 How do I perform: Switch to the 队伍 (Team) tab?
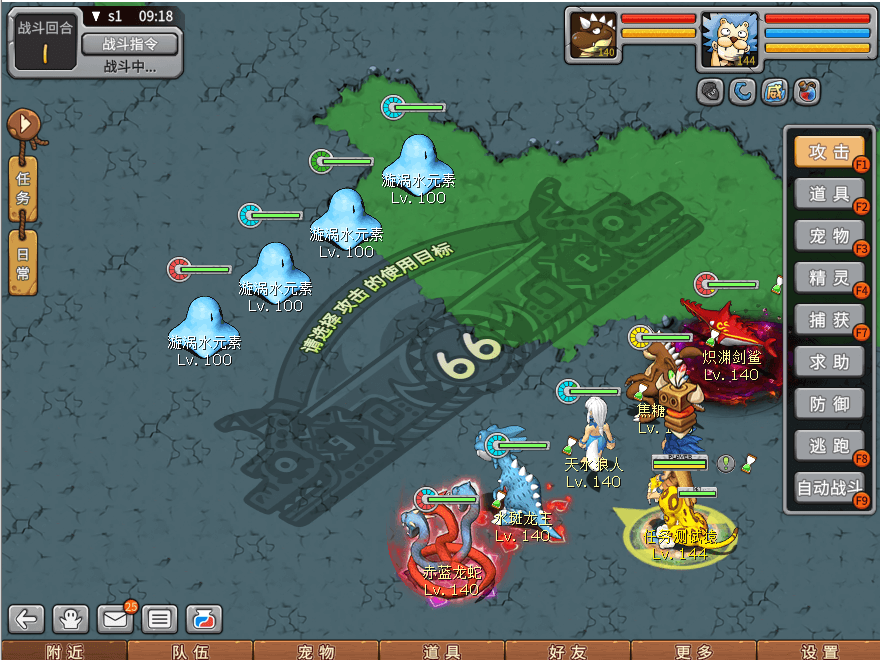tap(190, 651)
